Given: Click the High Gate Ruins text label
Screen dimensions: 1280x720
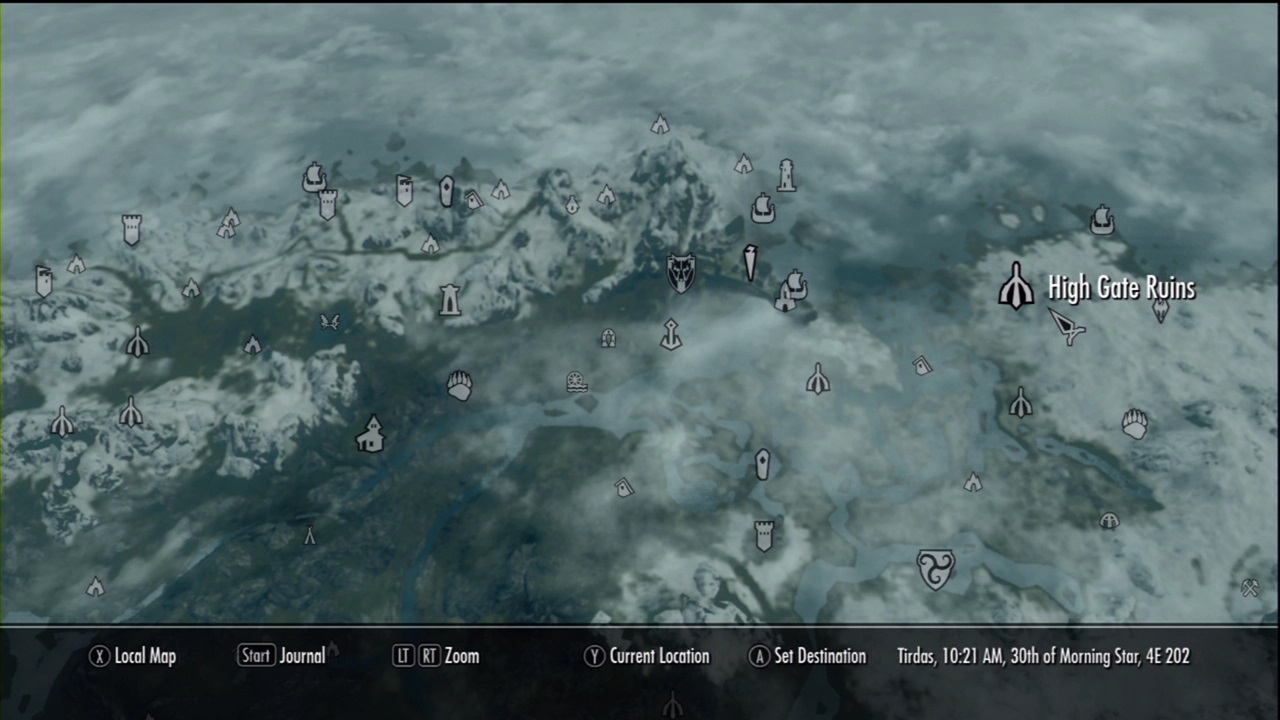Looking at the screenshot, I should (x=1120, y=288).
